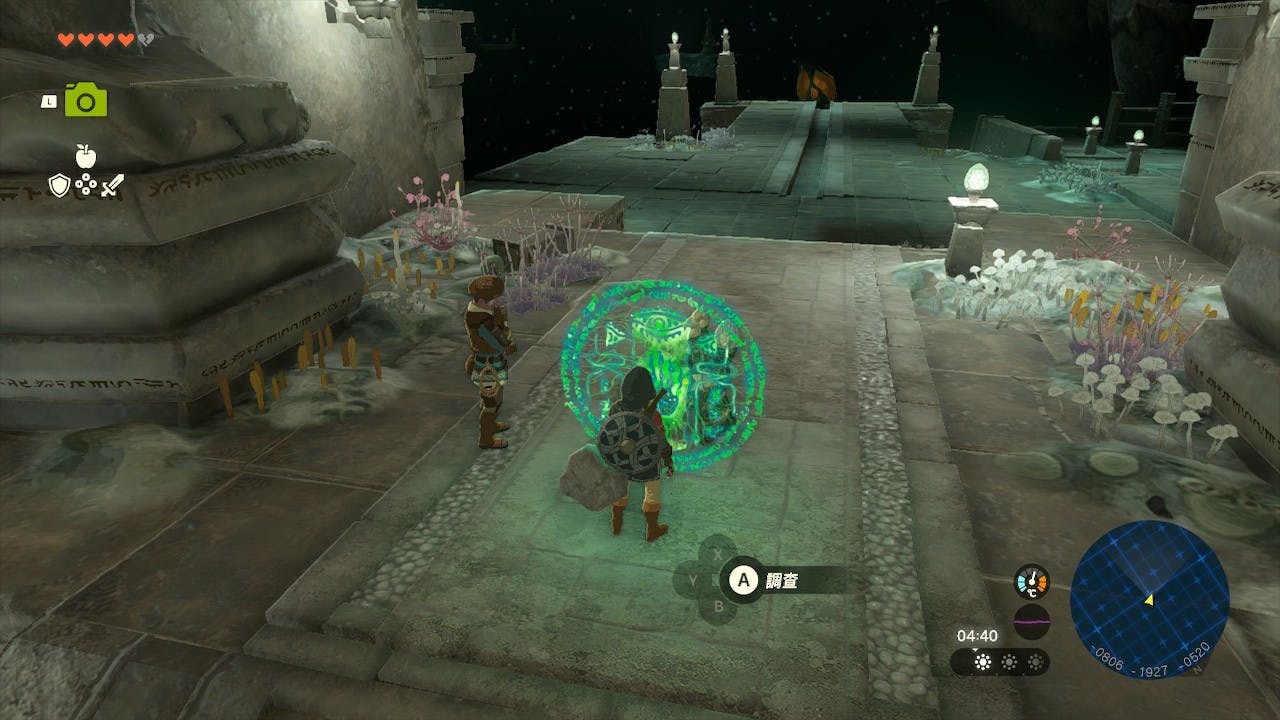Open the circular blue minimap

click(1149, 599)
